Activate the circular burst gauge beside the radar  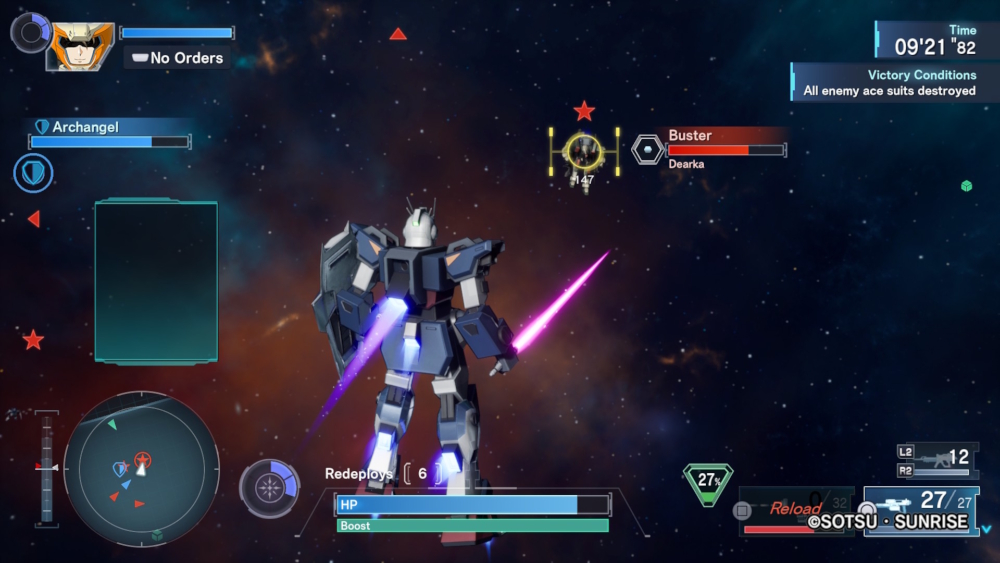tap(269, 488)
